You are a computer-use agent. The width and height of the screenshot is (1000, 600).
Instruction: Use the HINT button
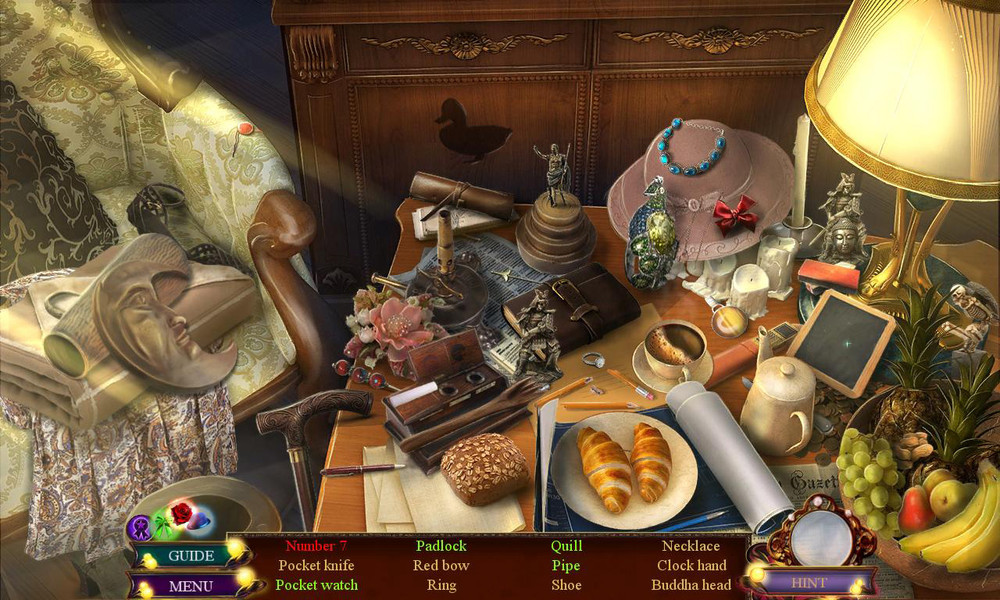[809, 581]
